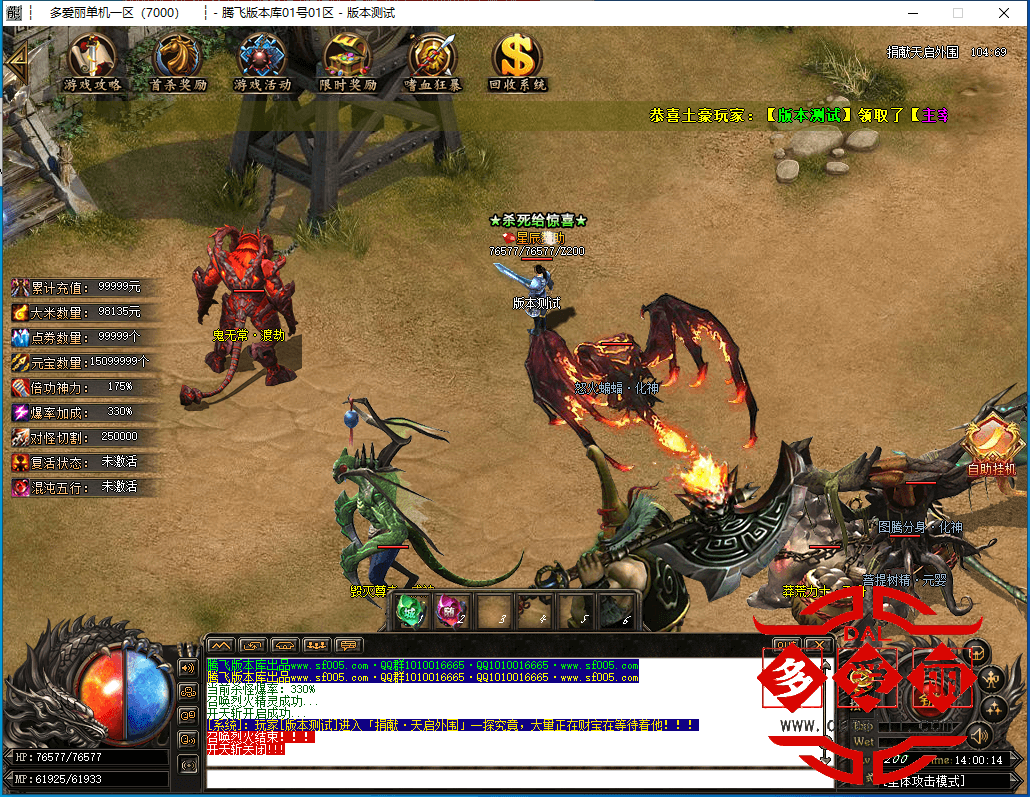Activate the 嗜血狂暴 berserk icon
1030x797 pixels.
point(432,62)
